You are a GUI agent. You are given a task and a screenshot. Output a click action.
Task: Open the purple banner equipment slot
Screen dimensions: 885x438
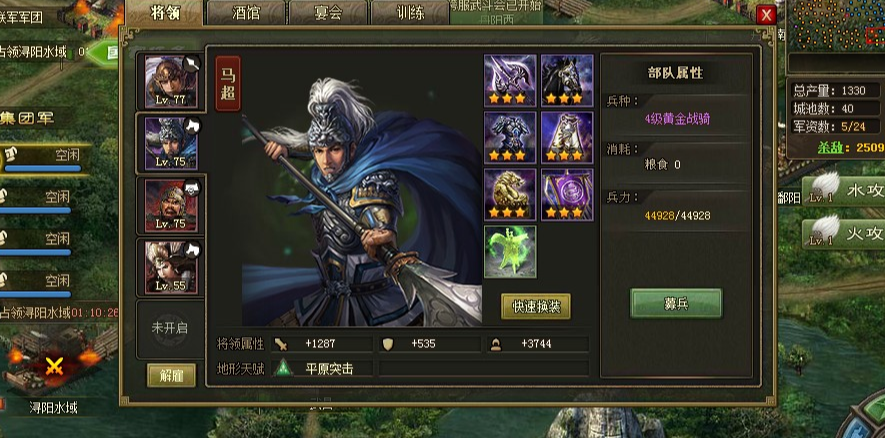click(x=567, y=194)
